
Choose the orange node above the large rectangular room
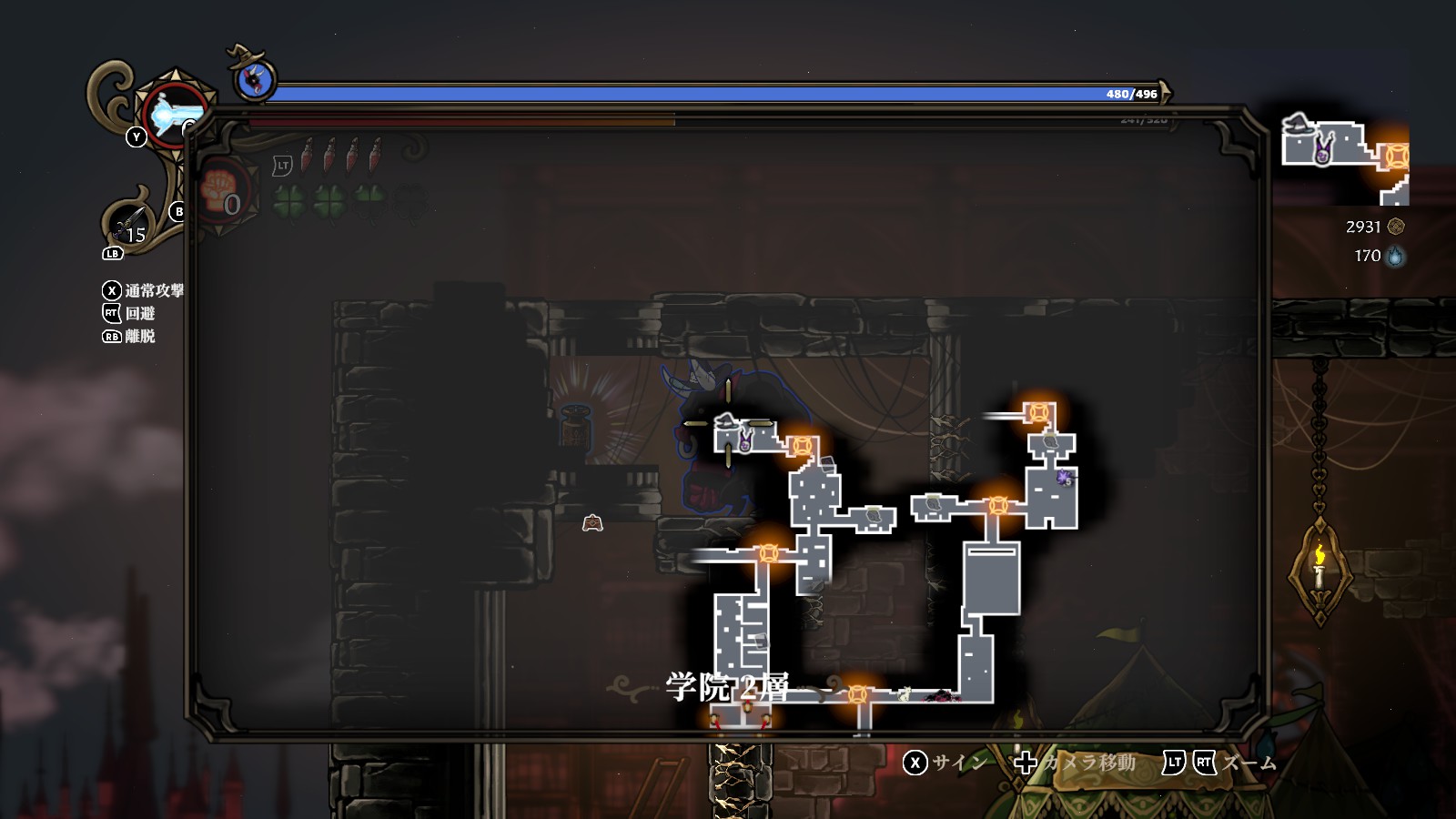click(x=998, y=505)
